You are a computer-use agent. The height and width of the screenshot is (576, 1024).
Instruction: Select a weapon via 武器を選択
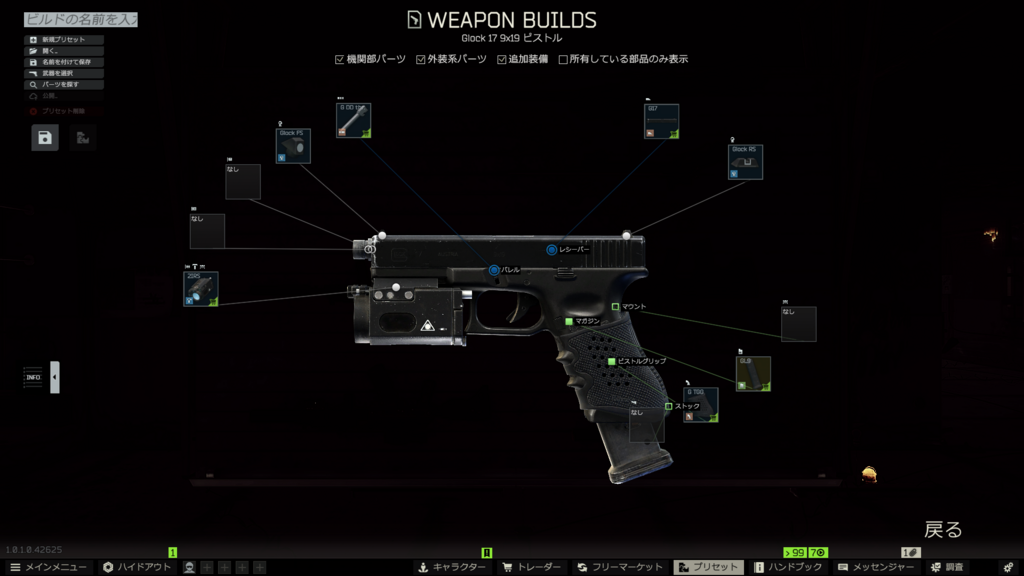[65, 73]
